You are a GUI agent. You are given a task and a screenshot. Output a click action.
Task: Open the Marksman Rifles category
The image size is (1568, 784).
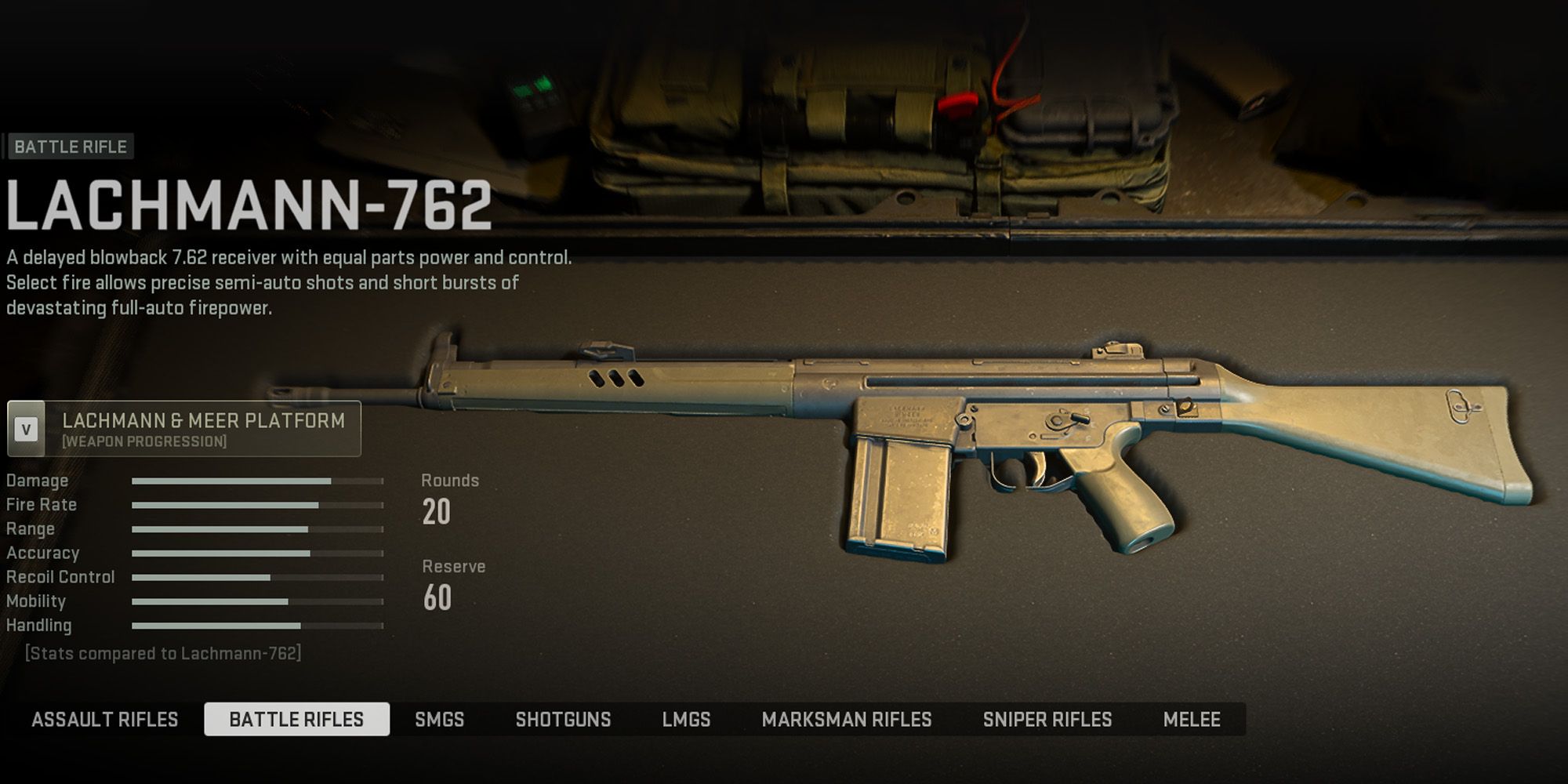click(849, 719)
